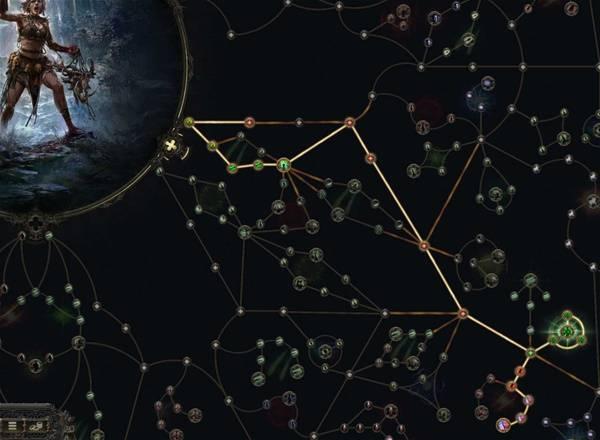The image size is (600, 440).
Task: Select the red junction node where golden paths meet
Action: tap(463, 315)
